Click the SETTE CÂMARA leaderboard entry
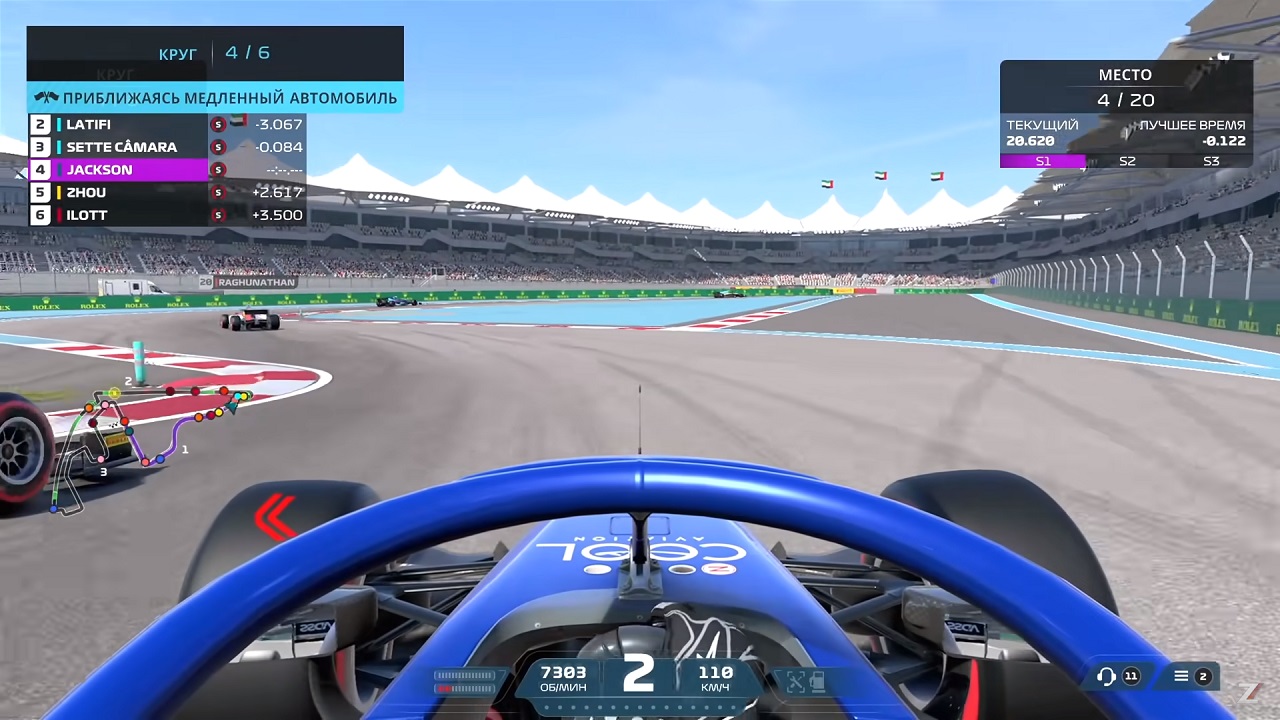This screenshot has width=1280, height=720. tap(121, 146)
